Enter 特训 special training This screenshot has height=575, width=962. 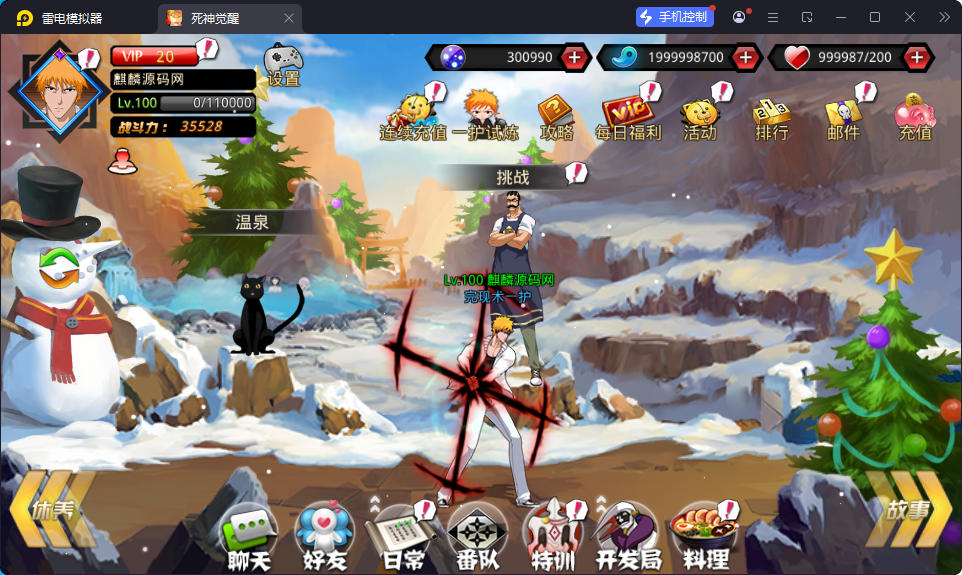point(552,536)
